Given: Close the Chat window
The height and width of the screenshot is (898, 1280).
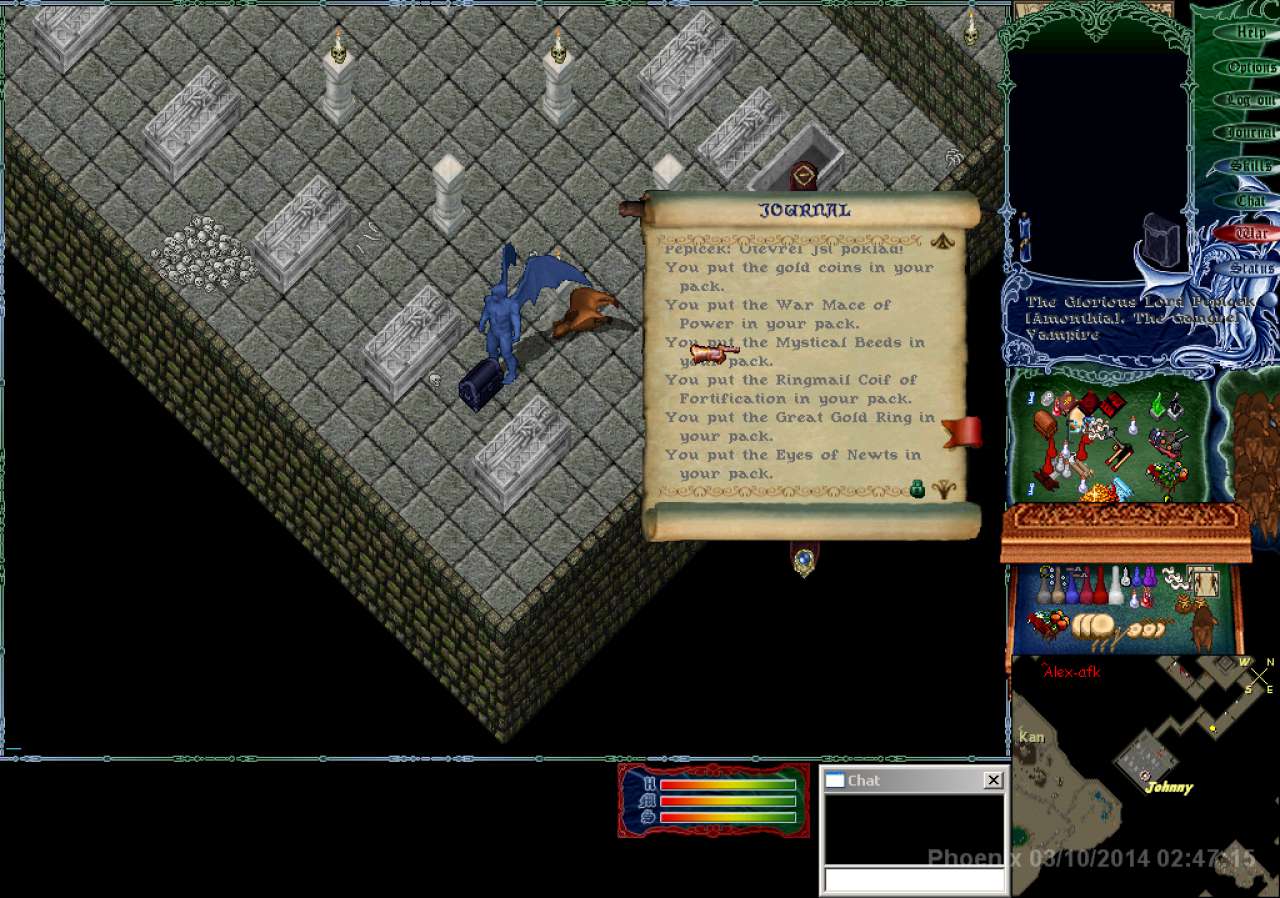Looking at the screenshot, I should coord(993,780).
